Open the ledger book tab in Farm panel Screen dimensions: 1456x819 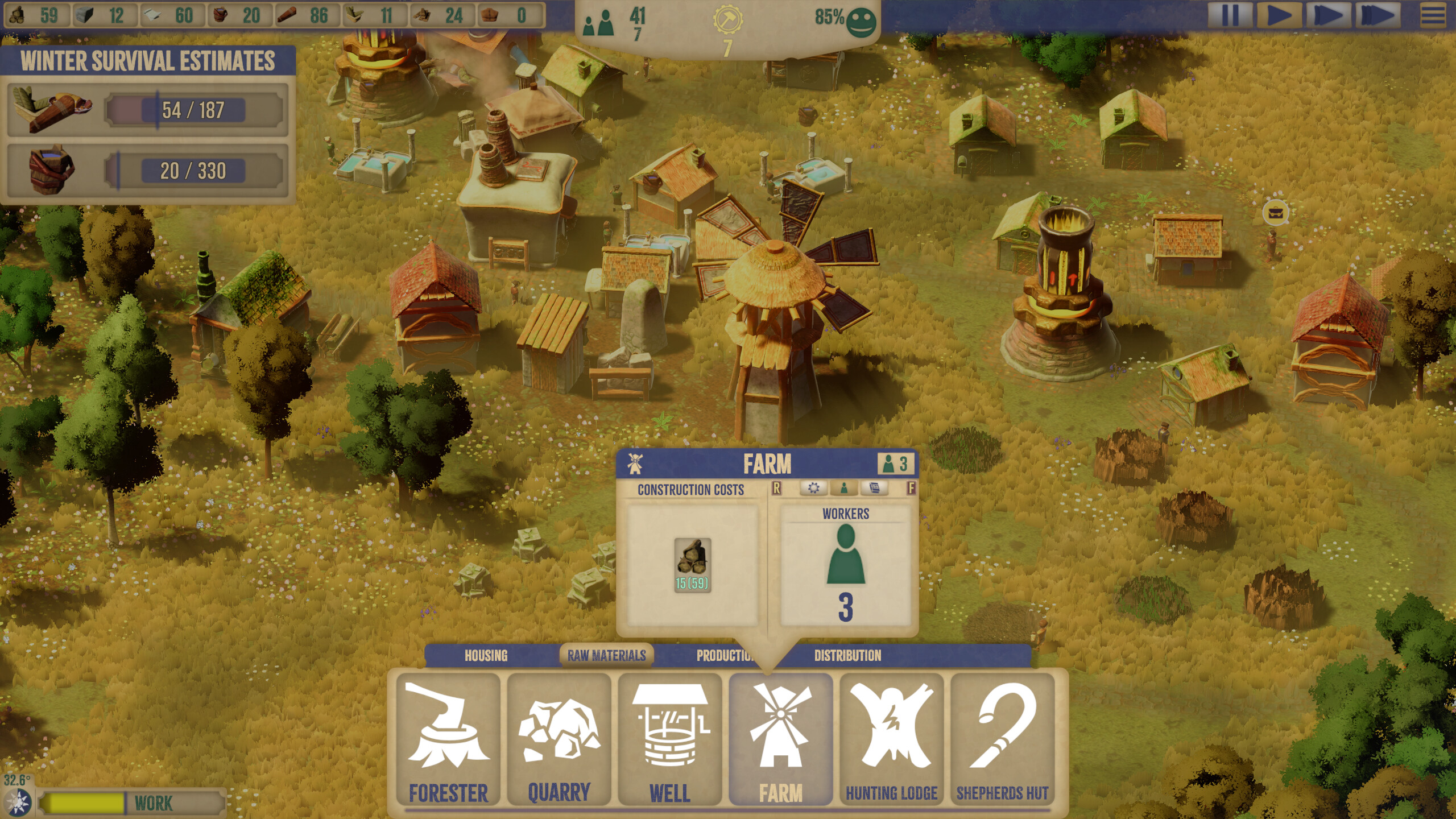pos(874,487)
